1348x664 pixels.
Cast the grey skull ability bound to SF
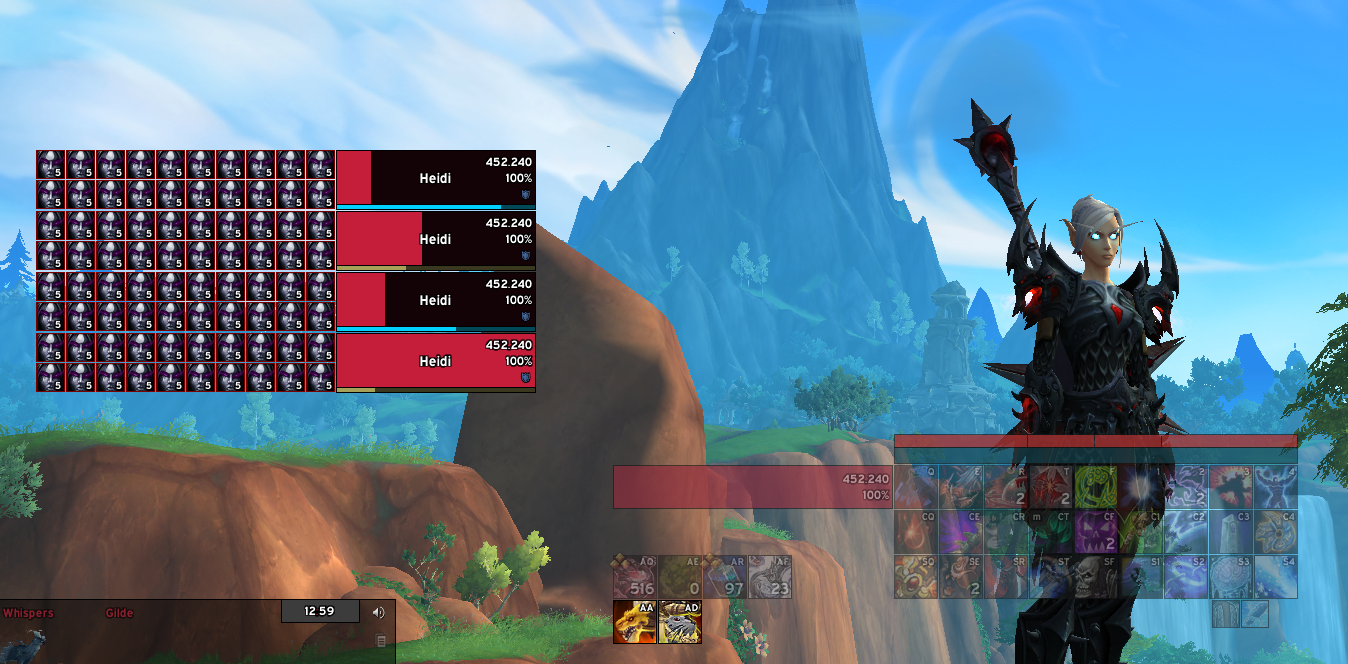pos(1095,576)
